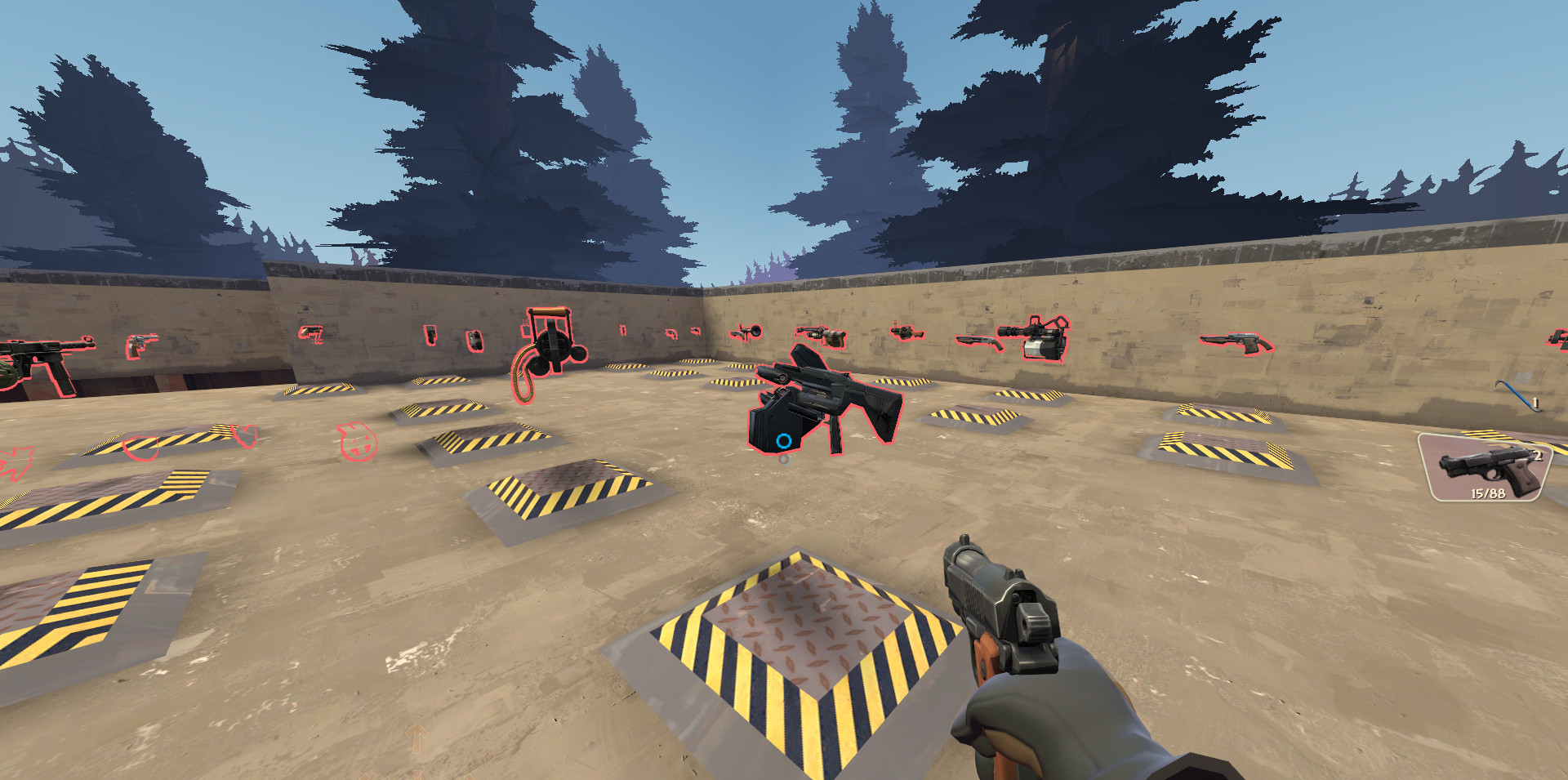Screen dimensions: 1568x780
Task: Grab the flamethrower hanging on the wall
Action: [x=823, y=337]
